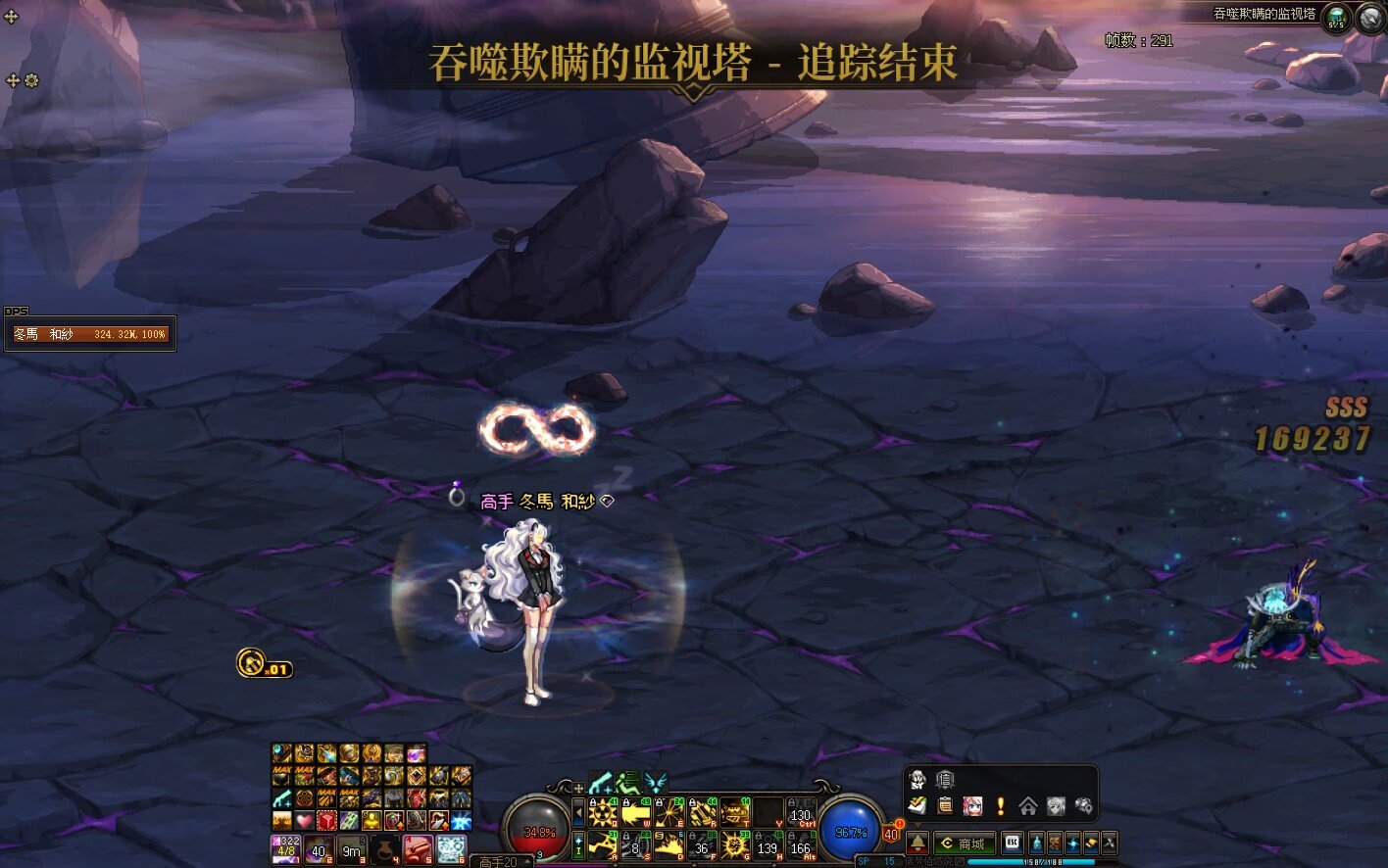Use the cyan skull item in slot 6

(451, 849)
